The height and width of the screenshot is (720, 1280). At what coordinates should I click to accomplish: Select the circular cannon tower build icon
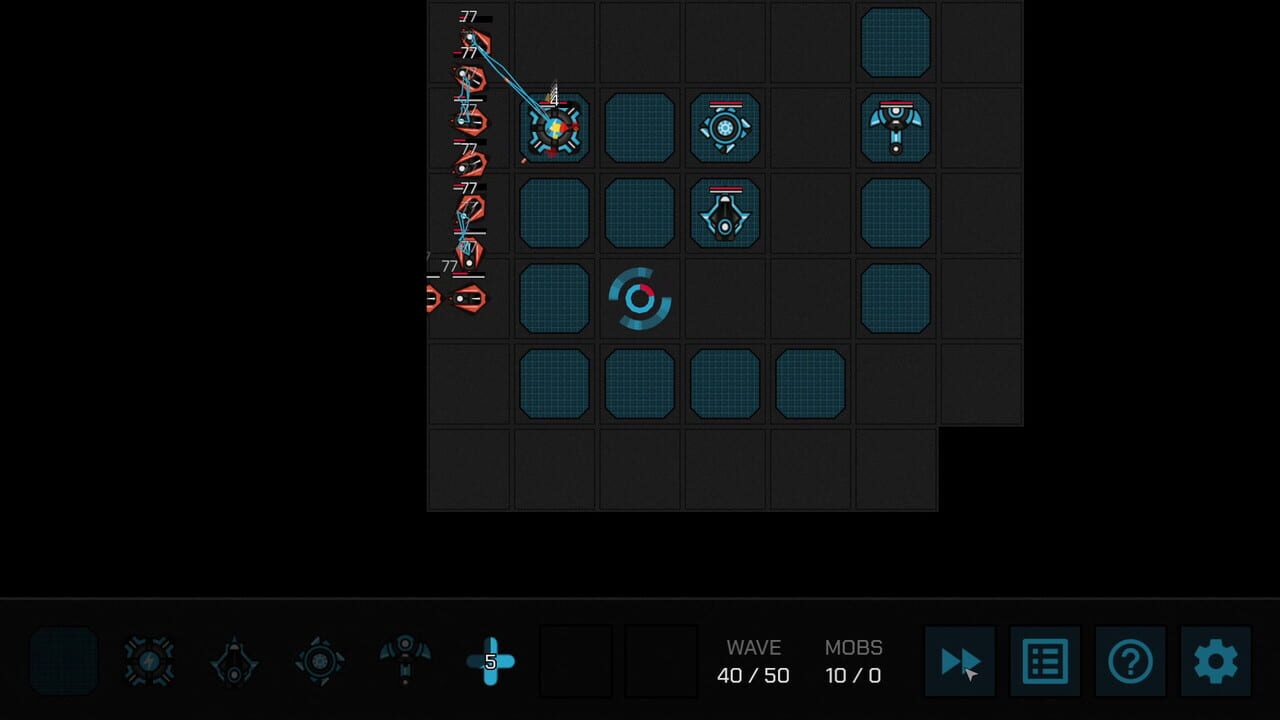click(320, 662)
